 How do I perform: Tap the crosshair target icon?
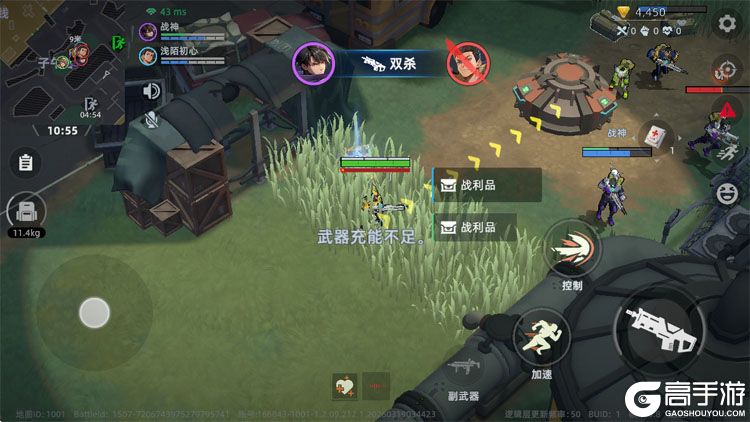[x=727, y=70]
